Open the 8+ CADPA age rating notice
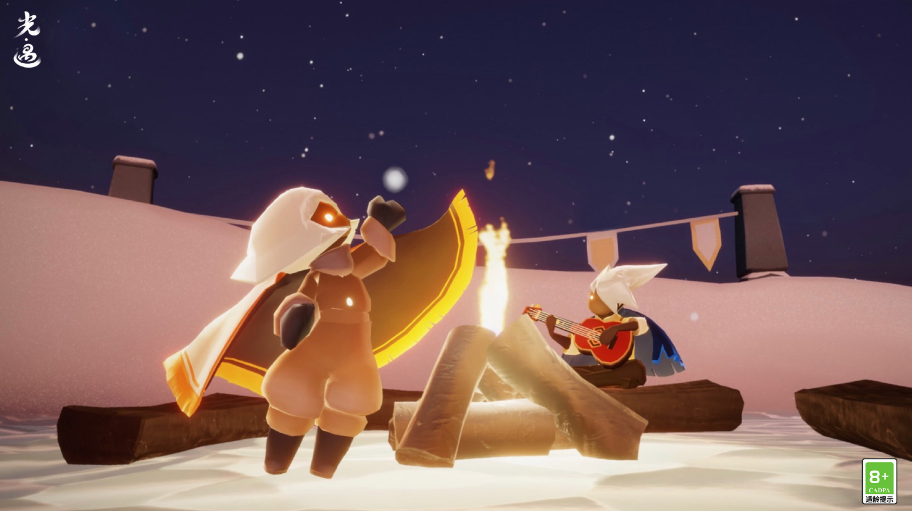Image resolution: width=912 pixels, height=511 pixels. click(879, 480)
